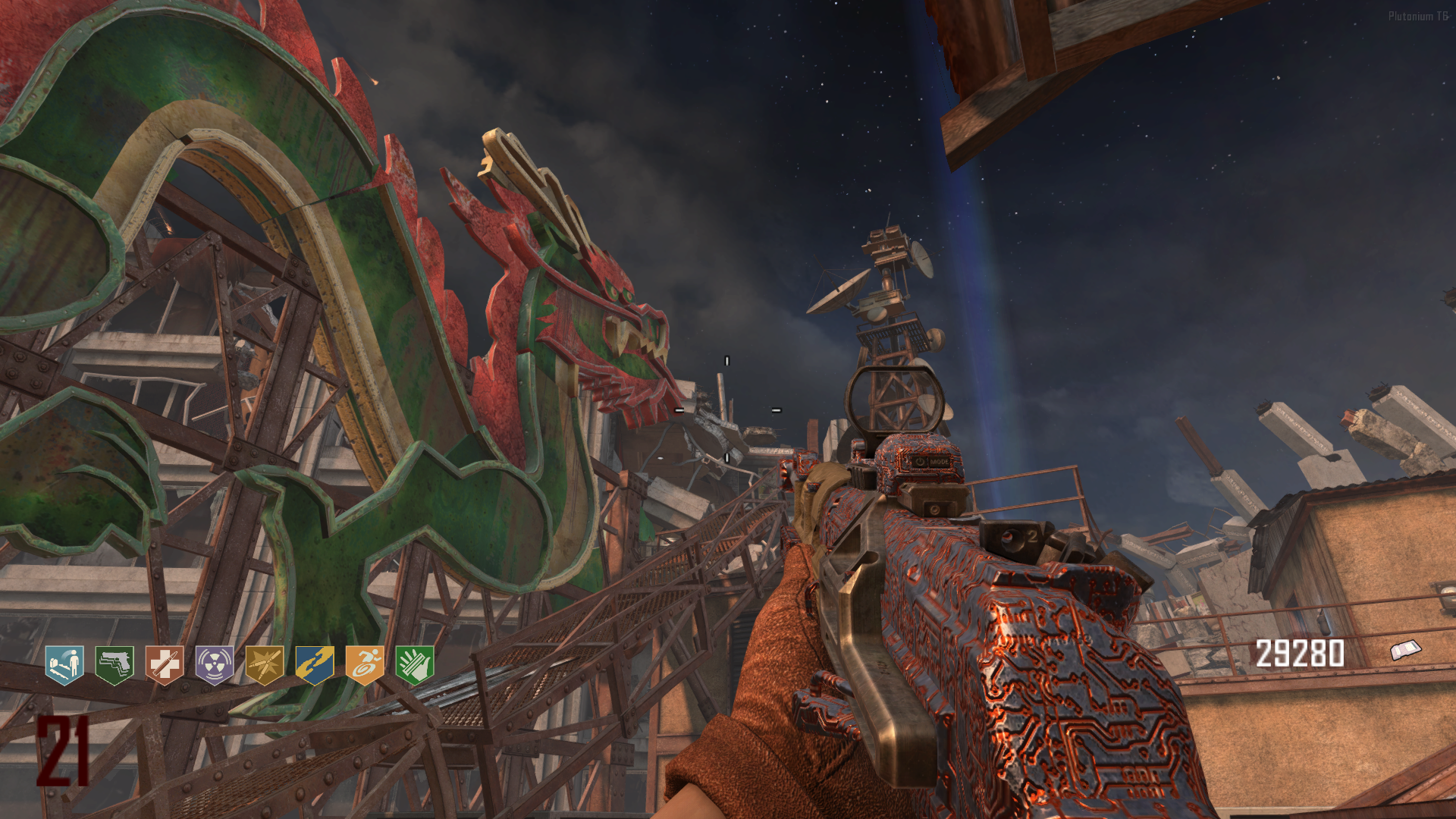Select the purple radiation PhD Flopper perk
This screenshot has height=819, width=1456.
tap(215, 665)
